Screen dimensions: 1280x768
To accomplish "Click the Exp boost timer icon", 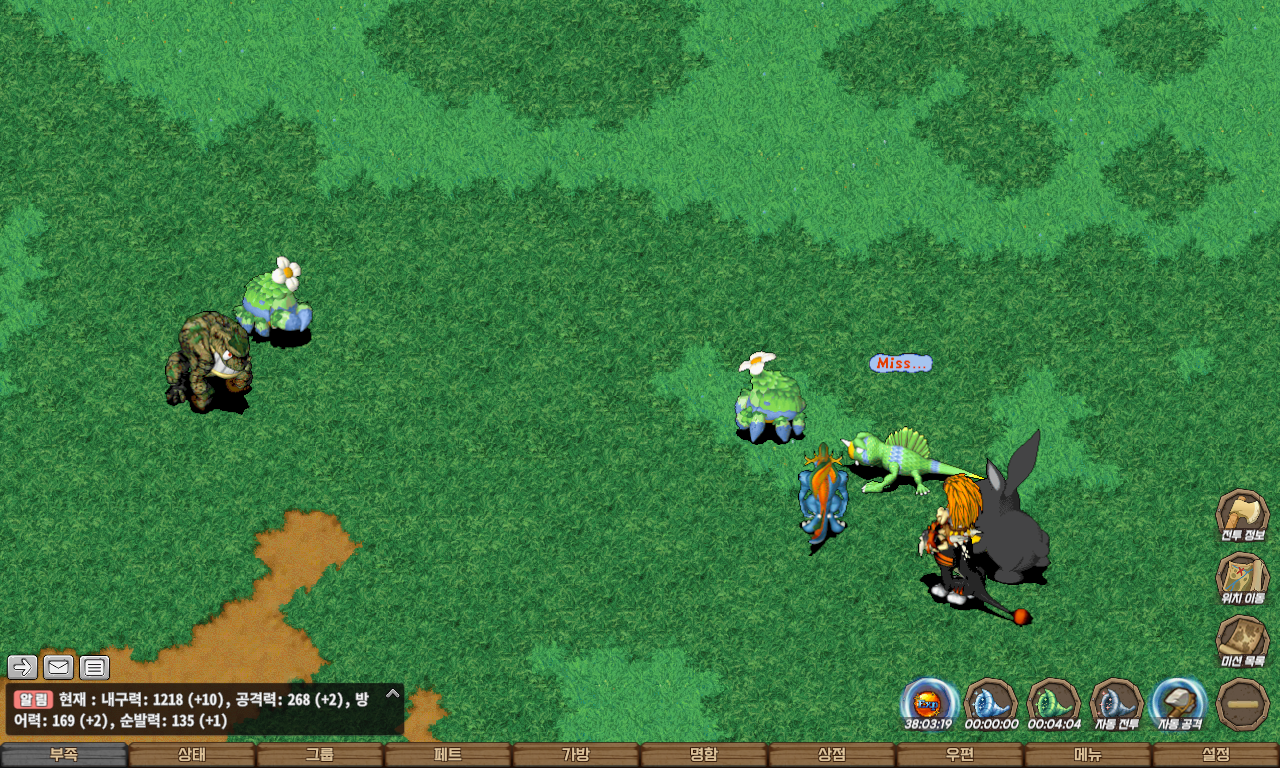I will [929, 702].
